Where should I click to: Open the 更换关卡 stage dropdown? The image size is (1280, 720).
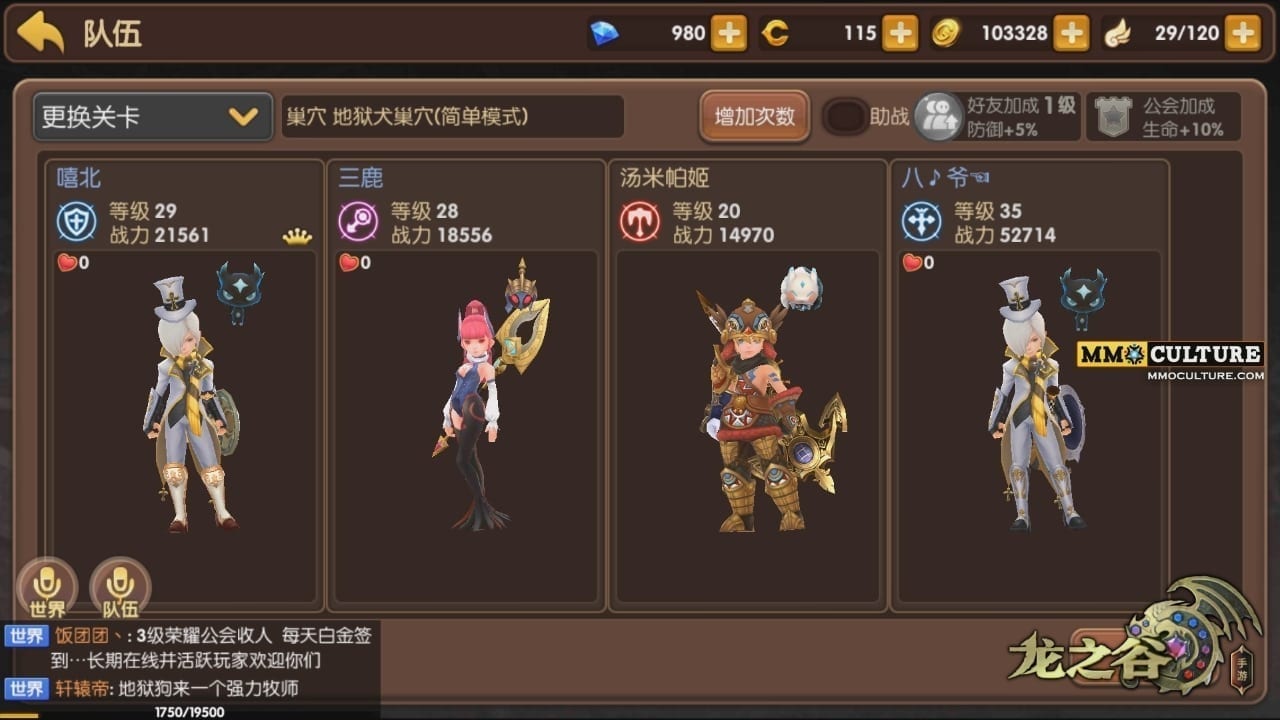coord(152,117)
